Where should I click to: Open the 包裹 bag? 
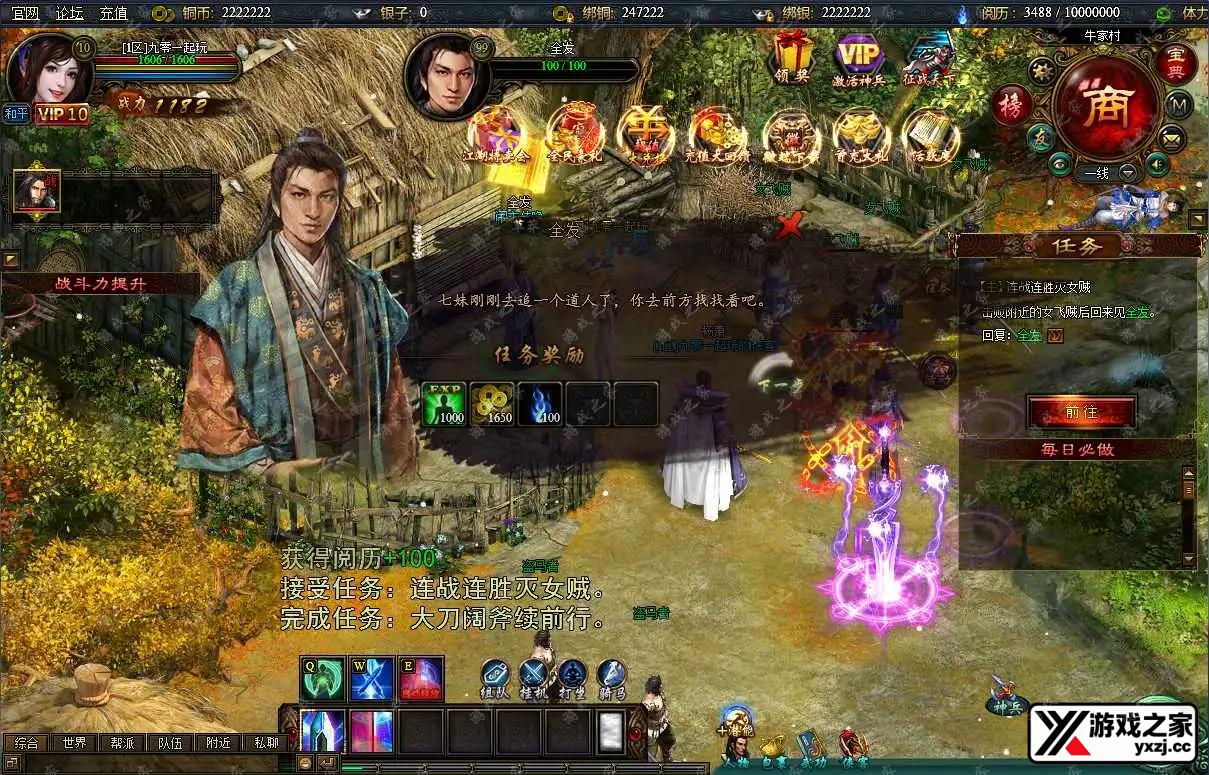pyautogui.click(x=771, y=750)
